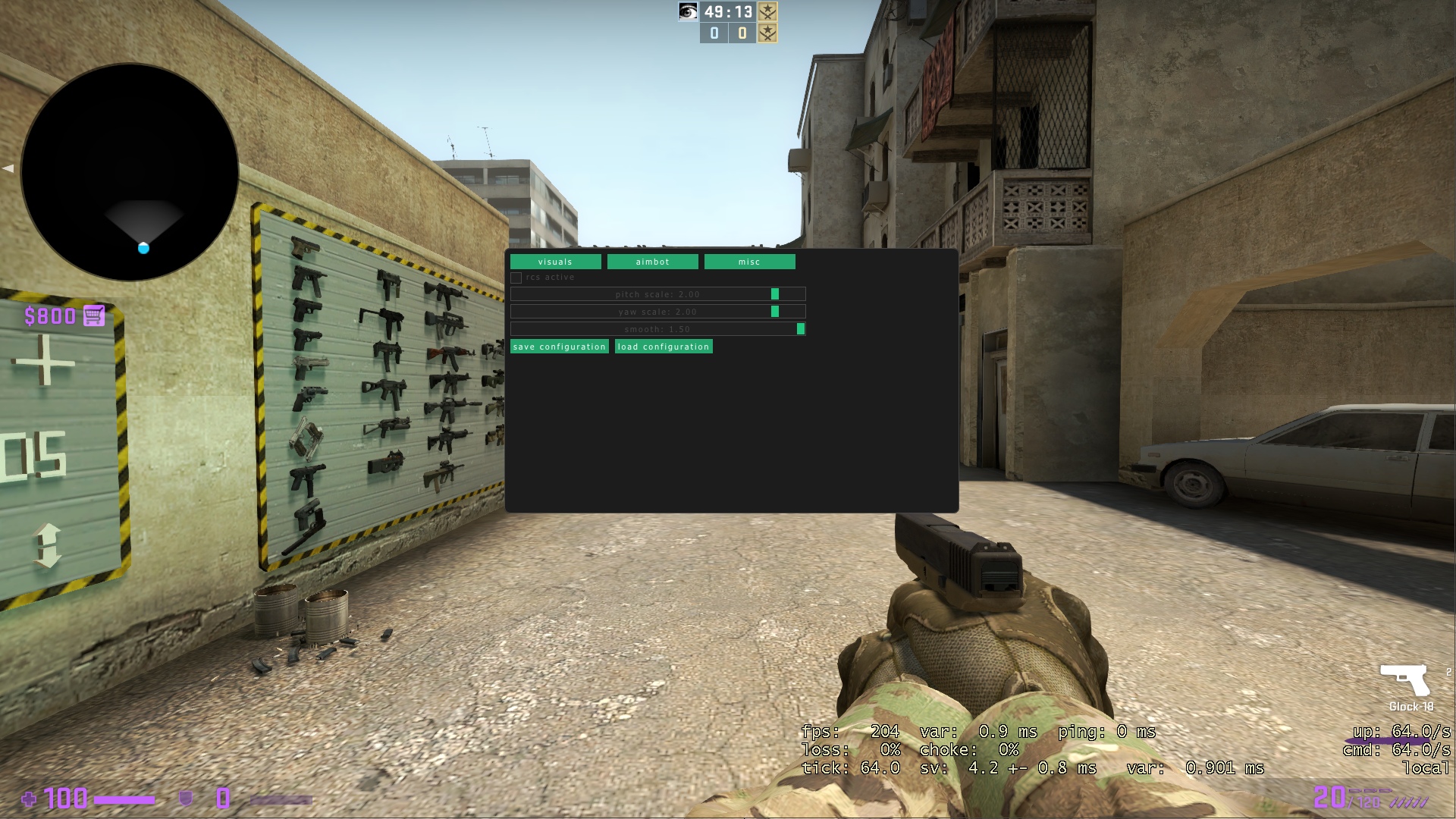
Task: Click the health cross icon next to 100
Action: click(29, 799)
